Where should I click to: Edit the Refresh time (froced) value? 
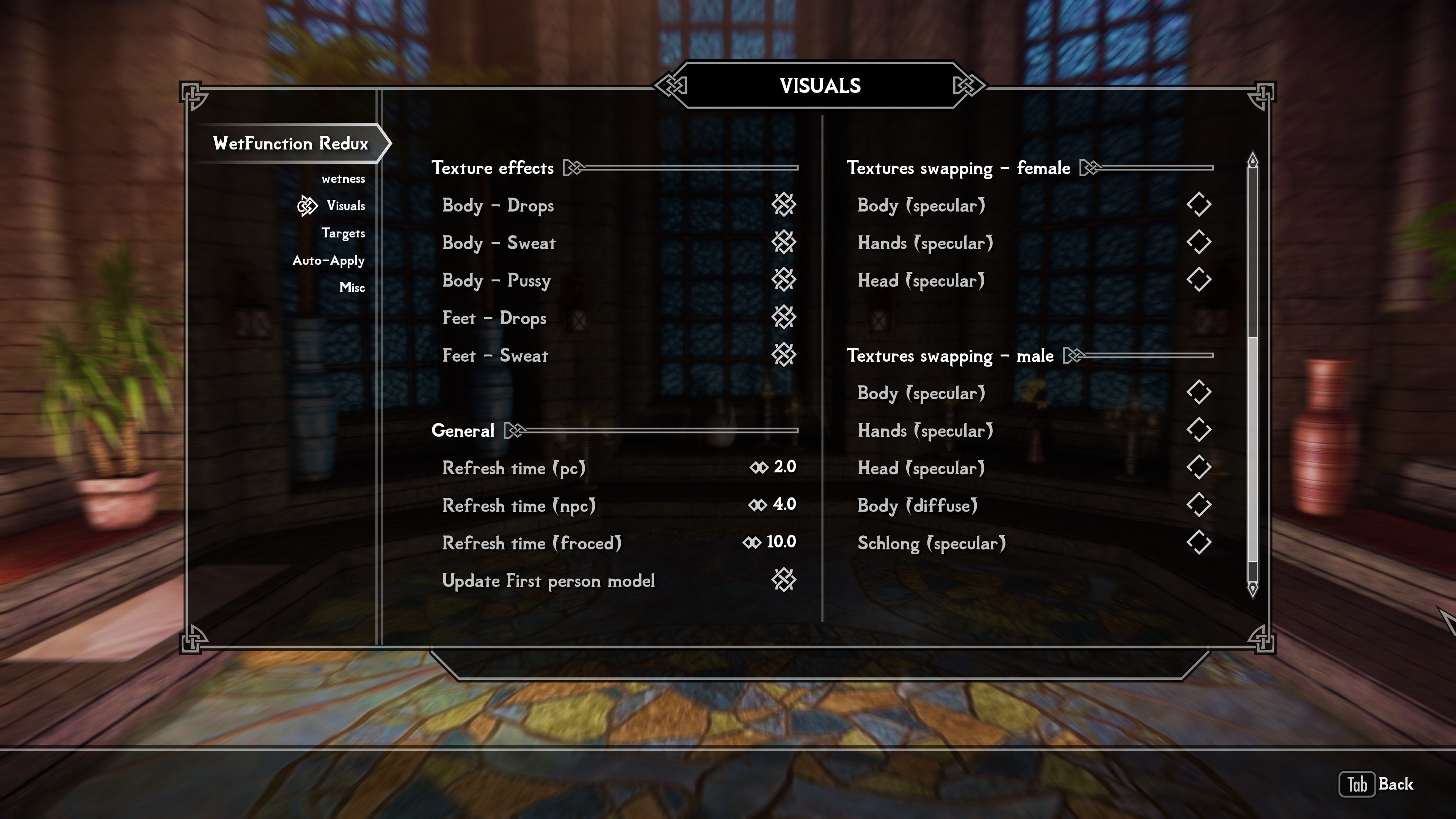pyautogui.click(x=769, y=542)
